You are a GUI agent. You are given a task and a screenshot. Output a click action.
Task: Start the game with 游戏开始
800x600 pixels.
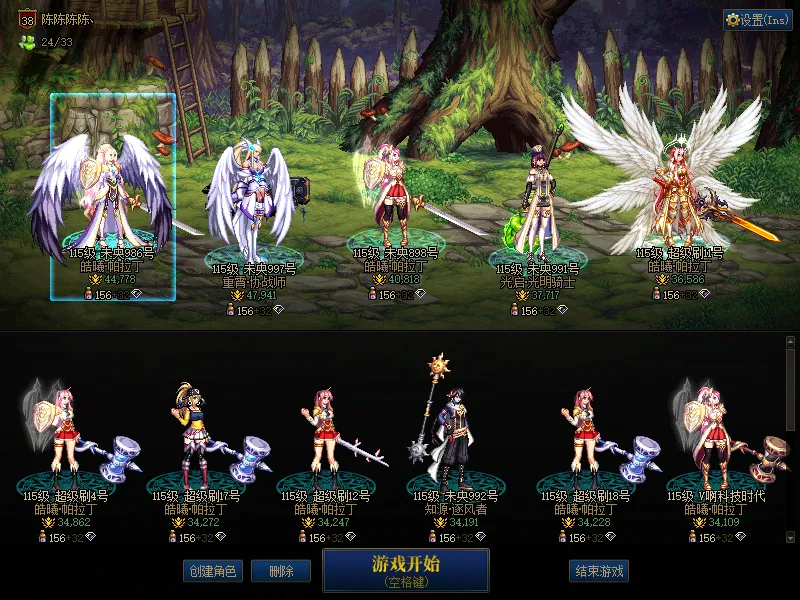pos(405,569)
